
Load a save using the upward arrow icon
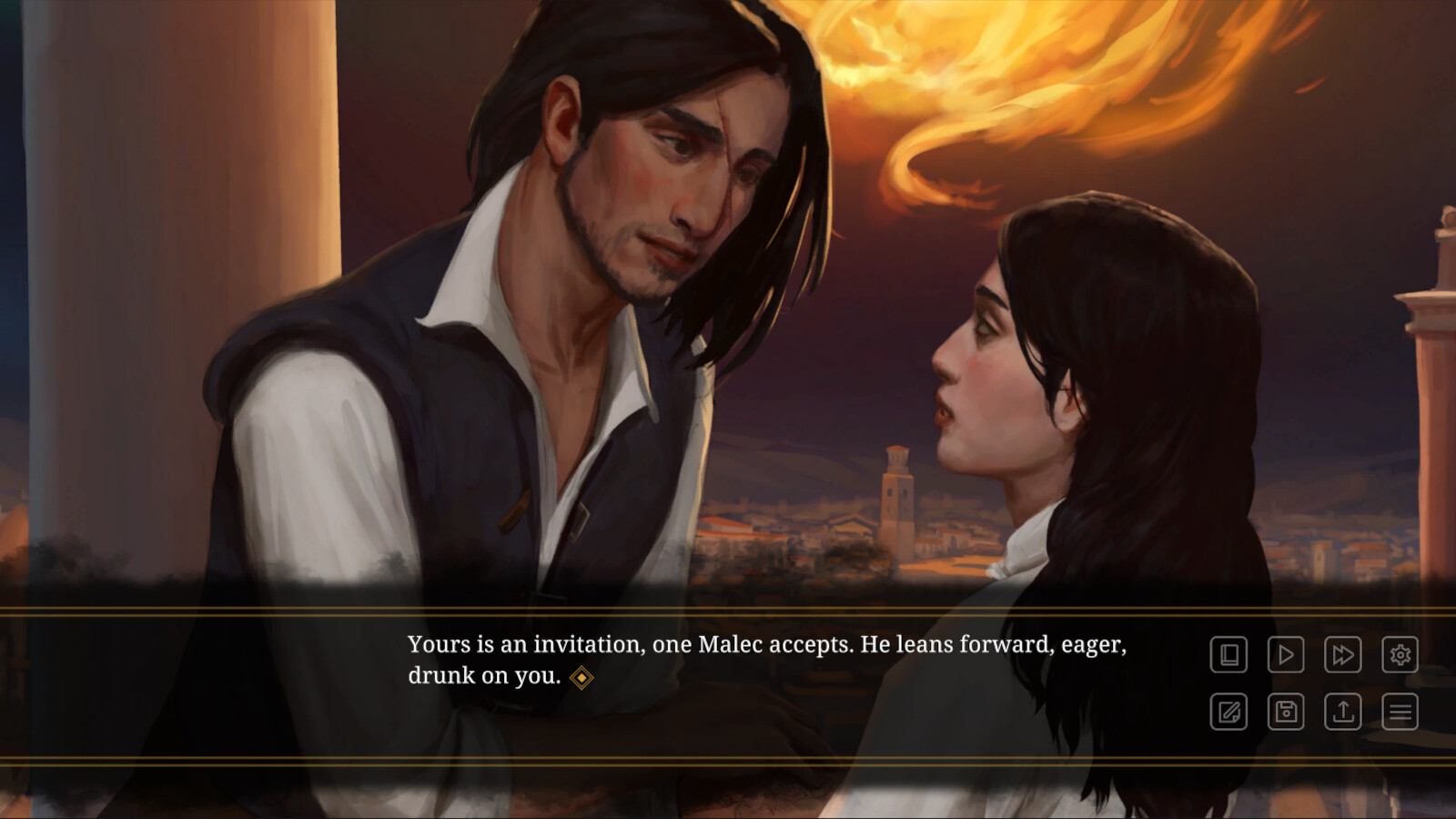coord(1343,712)
